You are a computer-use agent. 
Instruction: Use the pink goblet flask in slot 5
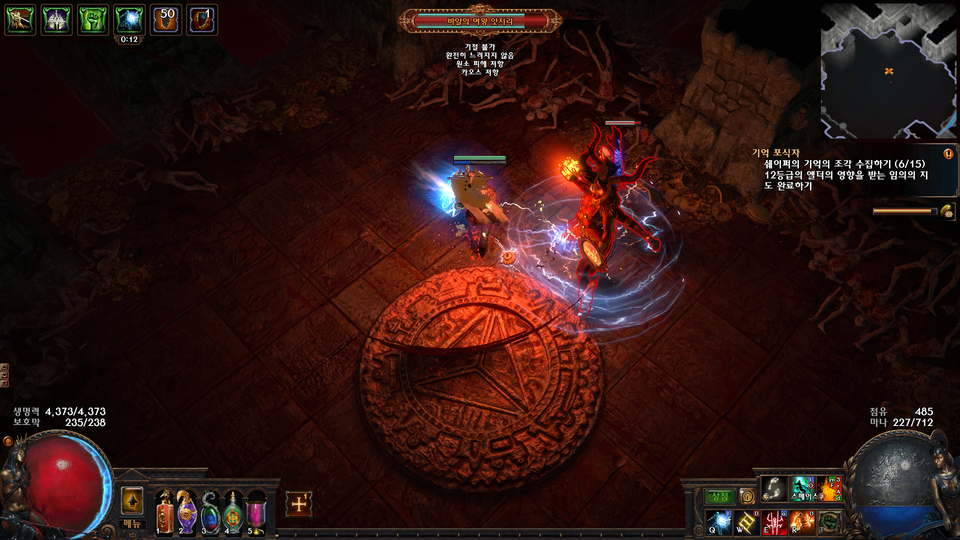point(256,511)
